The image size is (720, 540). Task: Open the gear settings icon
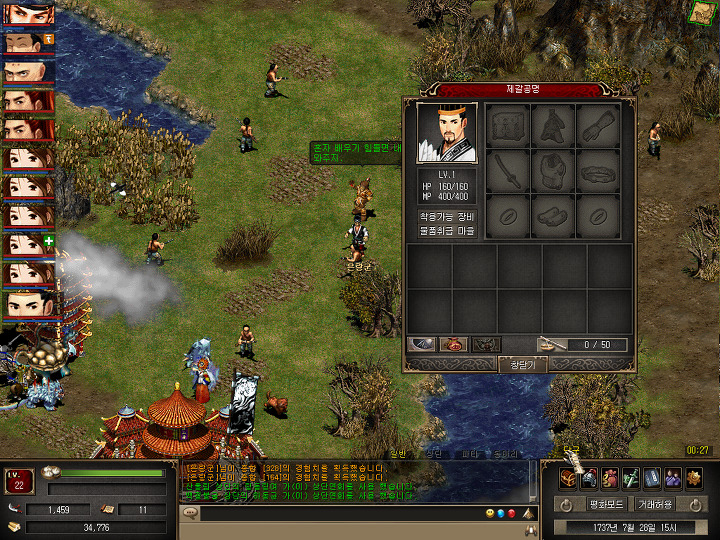point(694,477)
